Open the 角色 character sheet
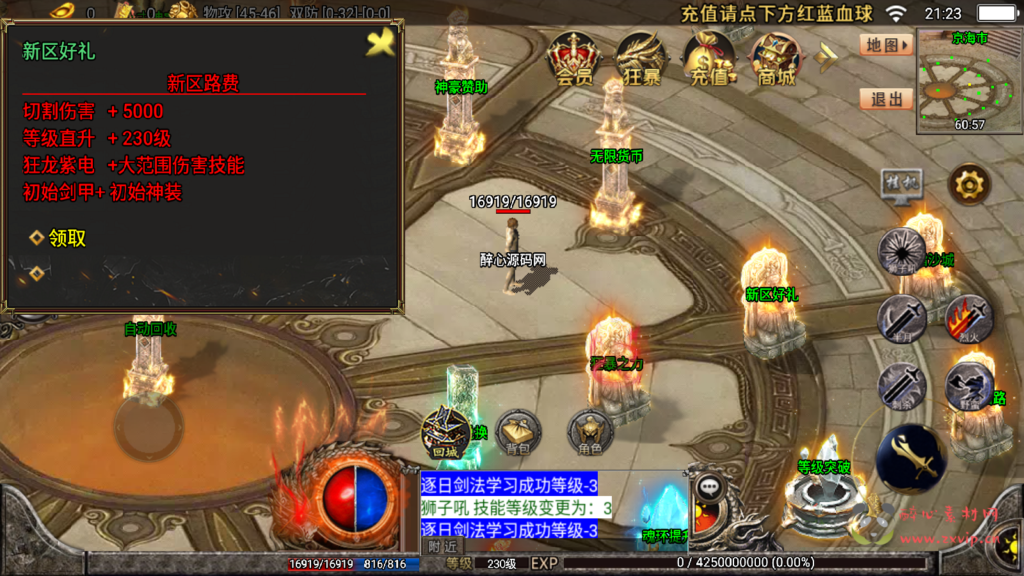1024x576 pixels. [x=590, y=432]
